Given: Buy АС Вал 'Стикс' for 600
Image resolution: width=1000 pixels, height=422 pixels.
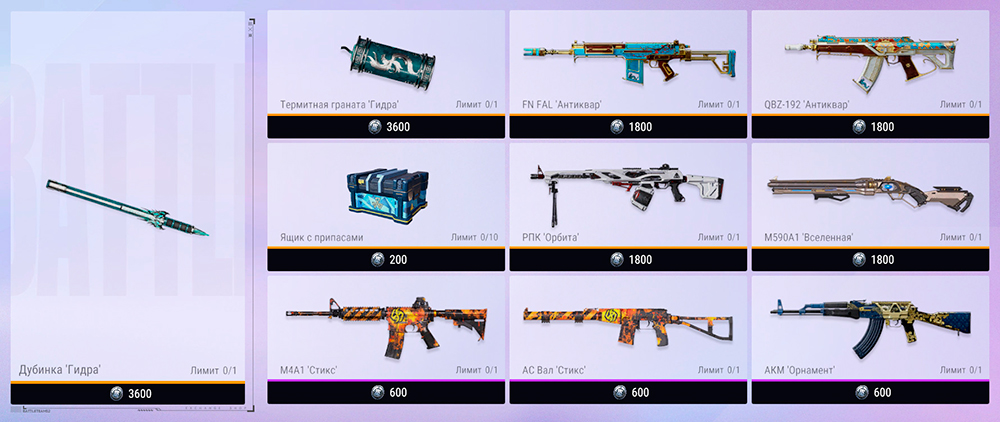Looking at the screenshot, I should point(627,392).
